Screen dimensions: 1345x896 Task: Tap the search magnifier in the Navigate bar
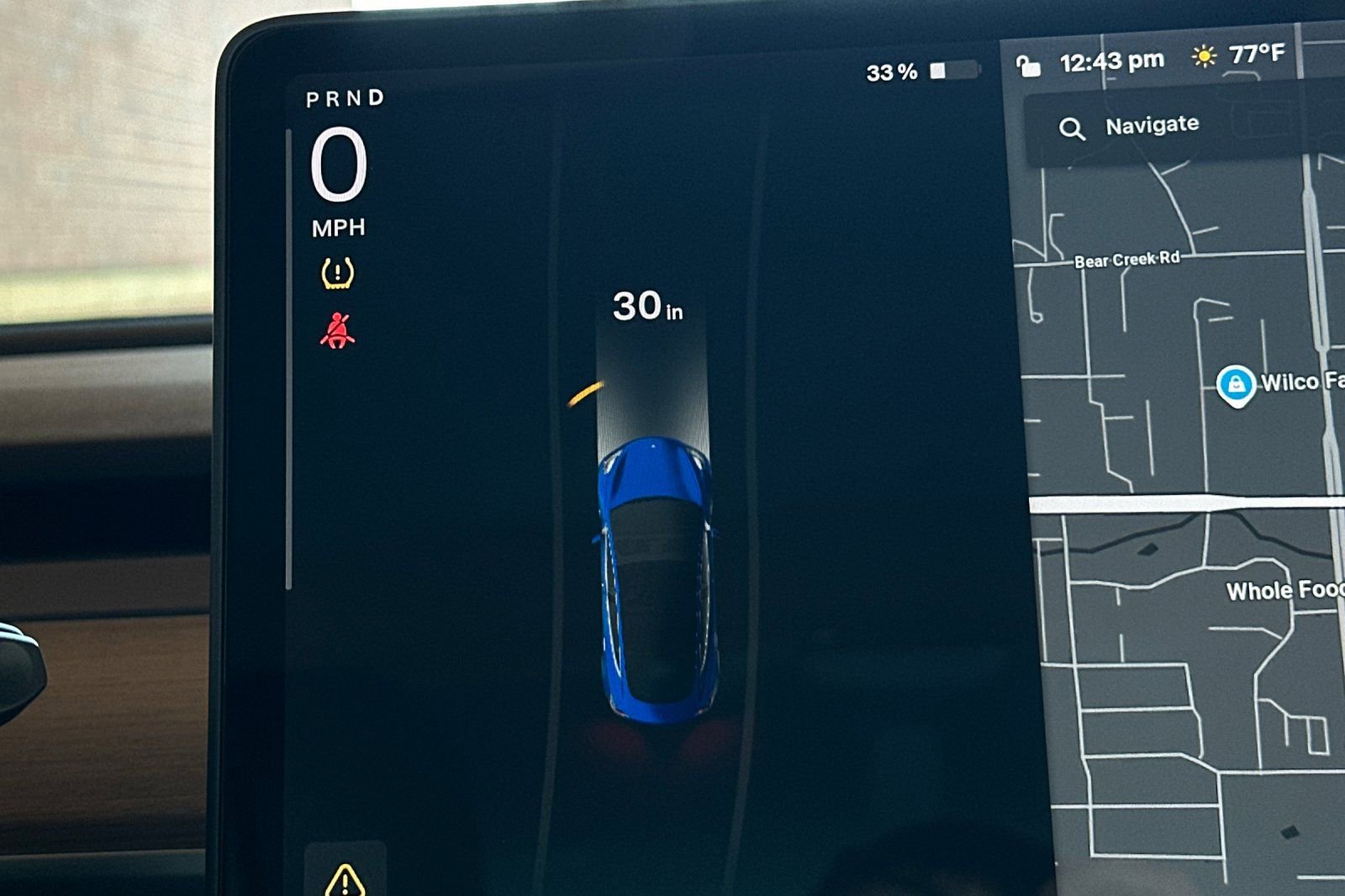click(1072, 128)
